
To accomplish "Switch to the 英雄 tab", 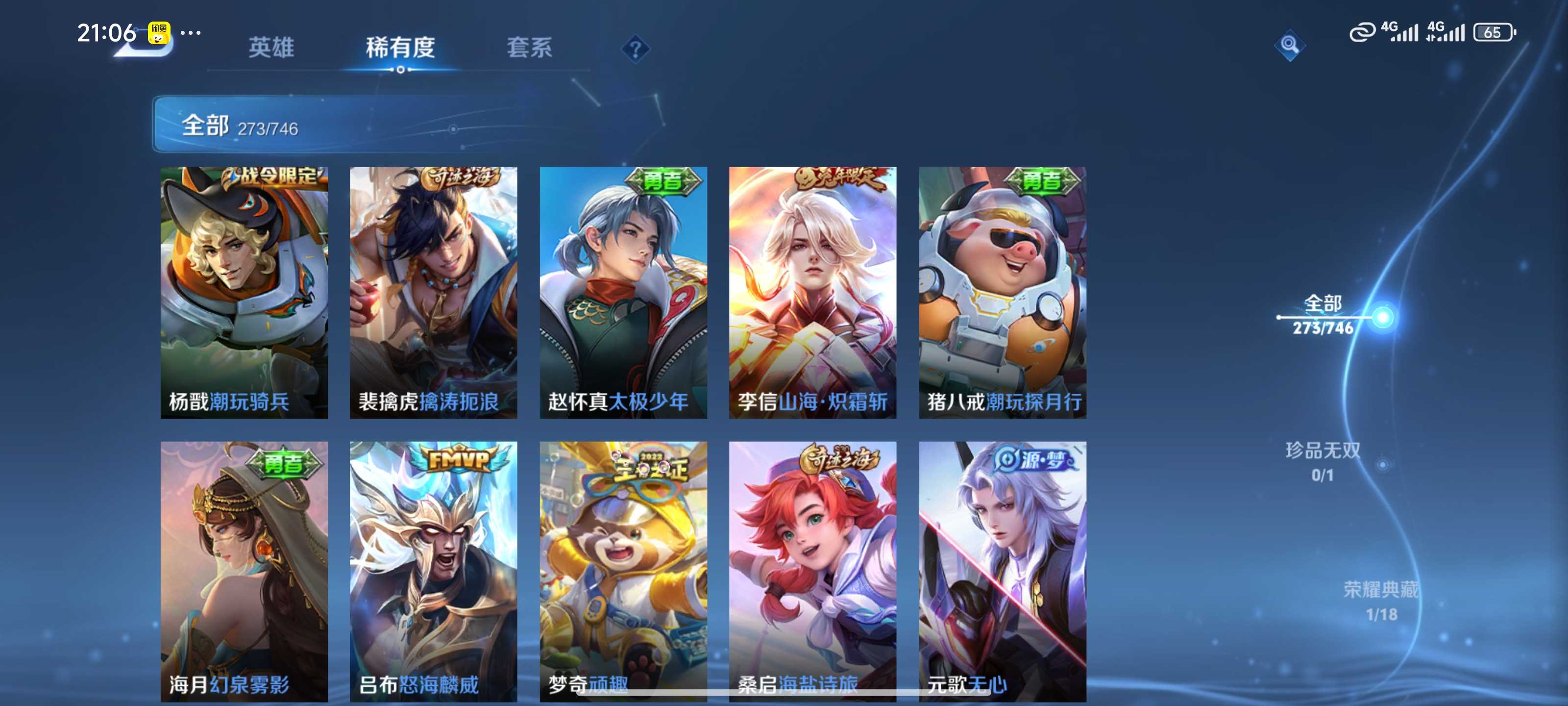I will (x=271, y=47).
